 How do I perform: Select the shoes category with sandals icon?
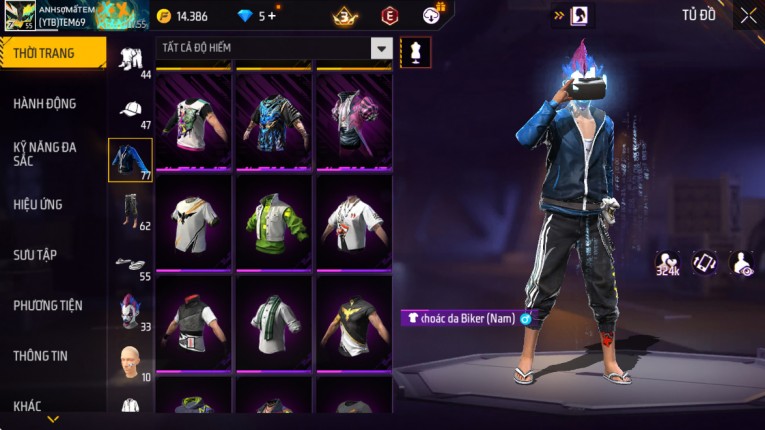point(130,264)
